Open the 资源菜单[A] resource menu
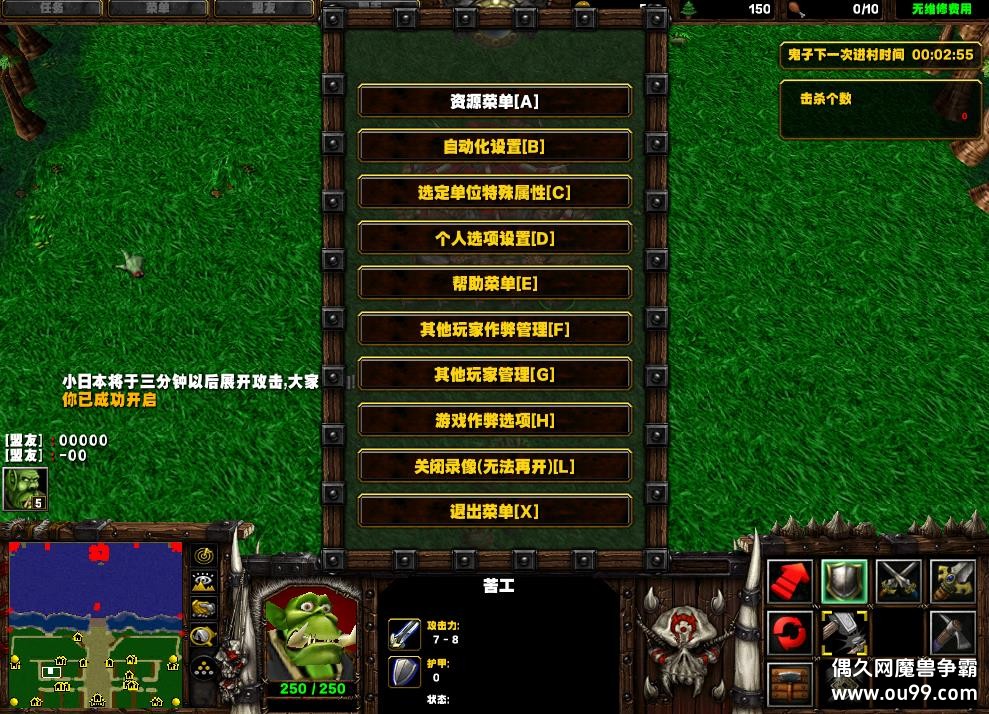The height and width of the screenshot is (714, 989). coord(494,101)
